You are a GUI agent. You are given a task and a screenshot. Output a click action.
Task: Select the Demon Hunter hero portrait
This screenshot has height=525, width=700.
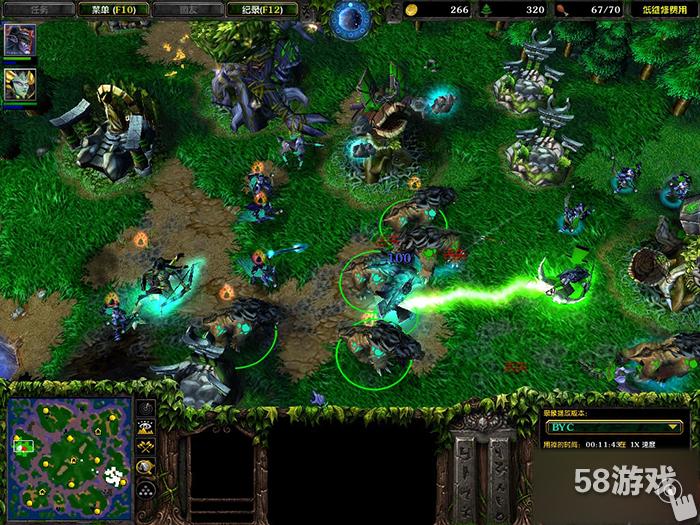19,41
